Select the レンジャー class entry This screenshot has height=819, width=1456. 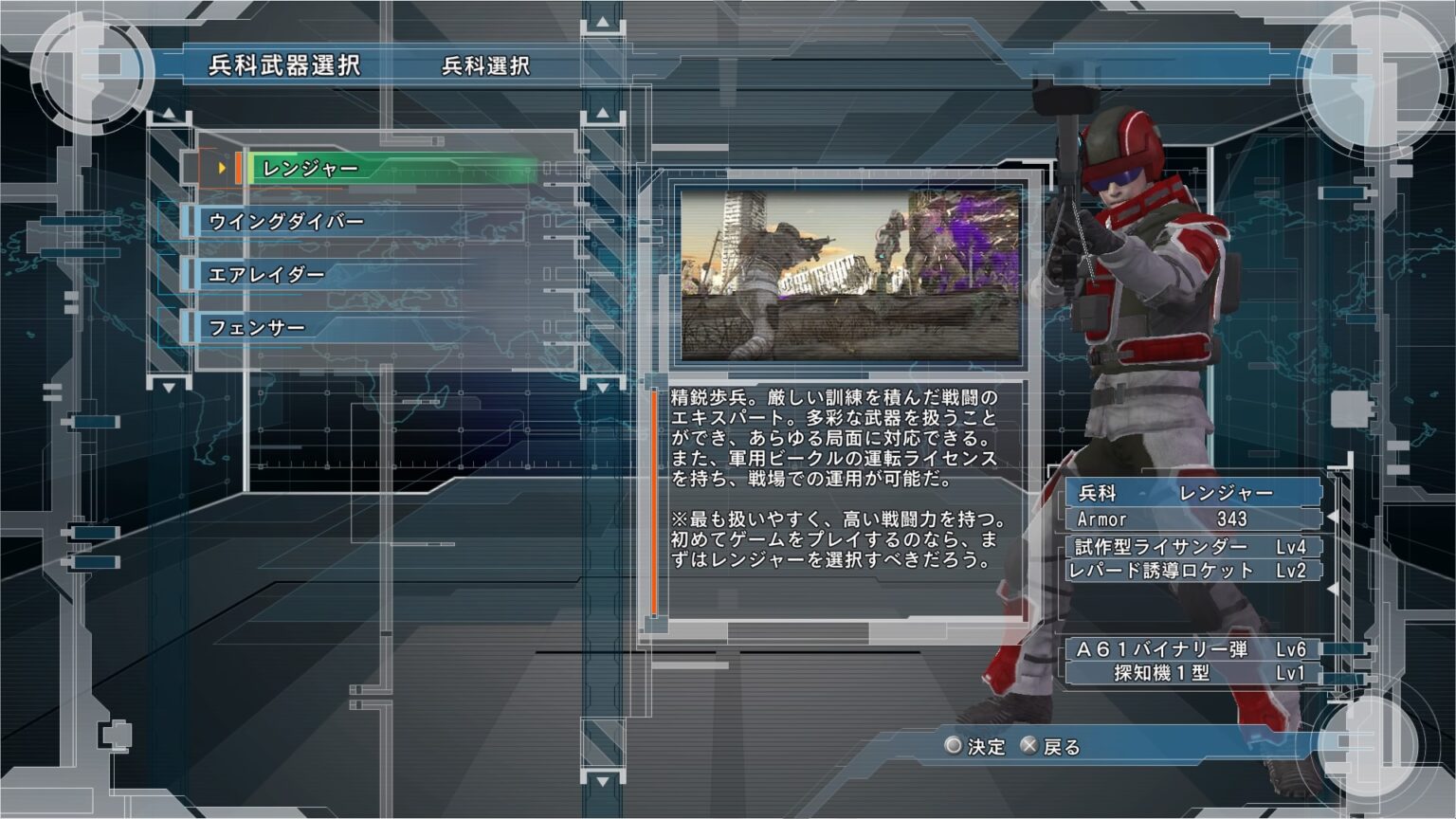(x=313, y=167)
